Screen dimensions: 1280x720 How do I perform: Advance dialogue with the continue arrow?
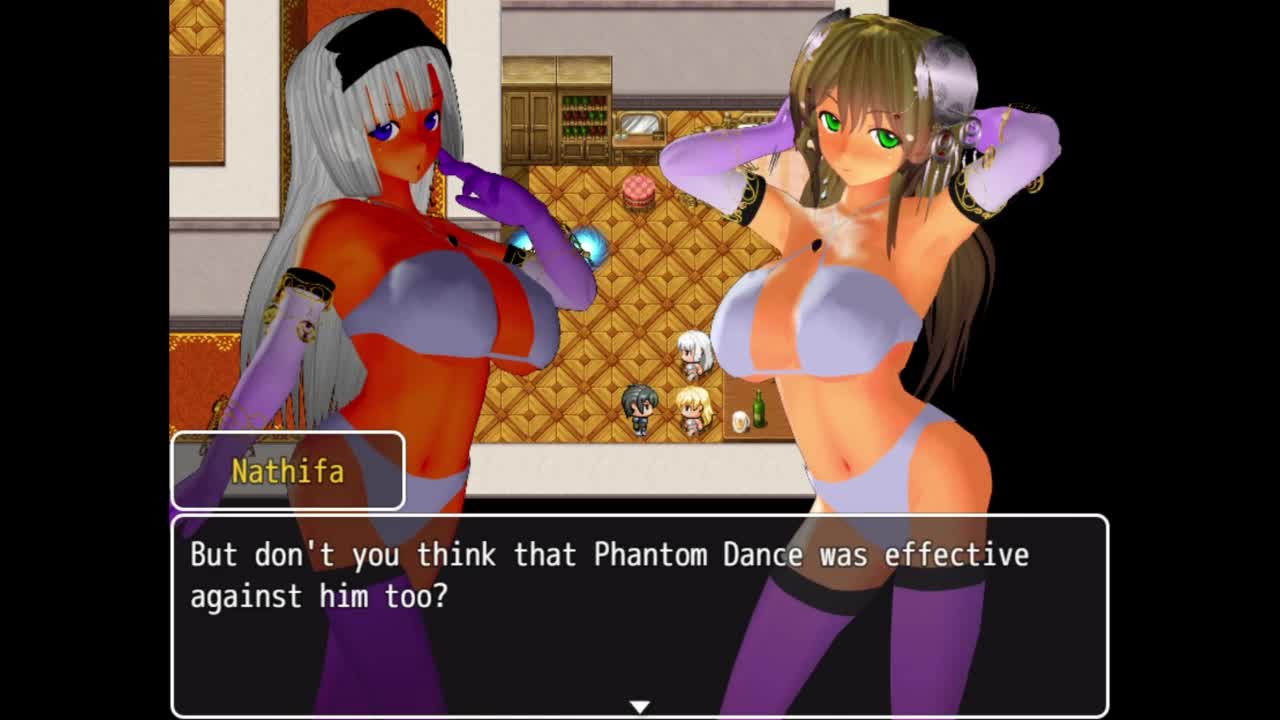[640, 706]
